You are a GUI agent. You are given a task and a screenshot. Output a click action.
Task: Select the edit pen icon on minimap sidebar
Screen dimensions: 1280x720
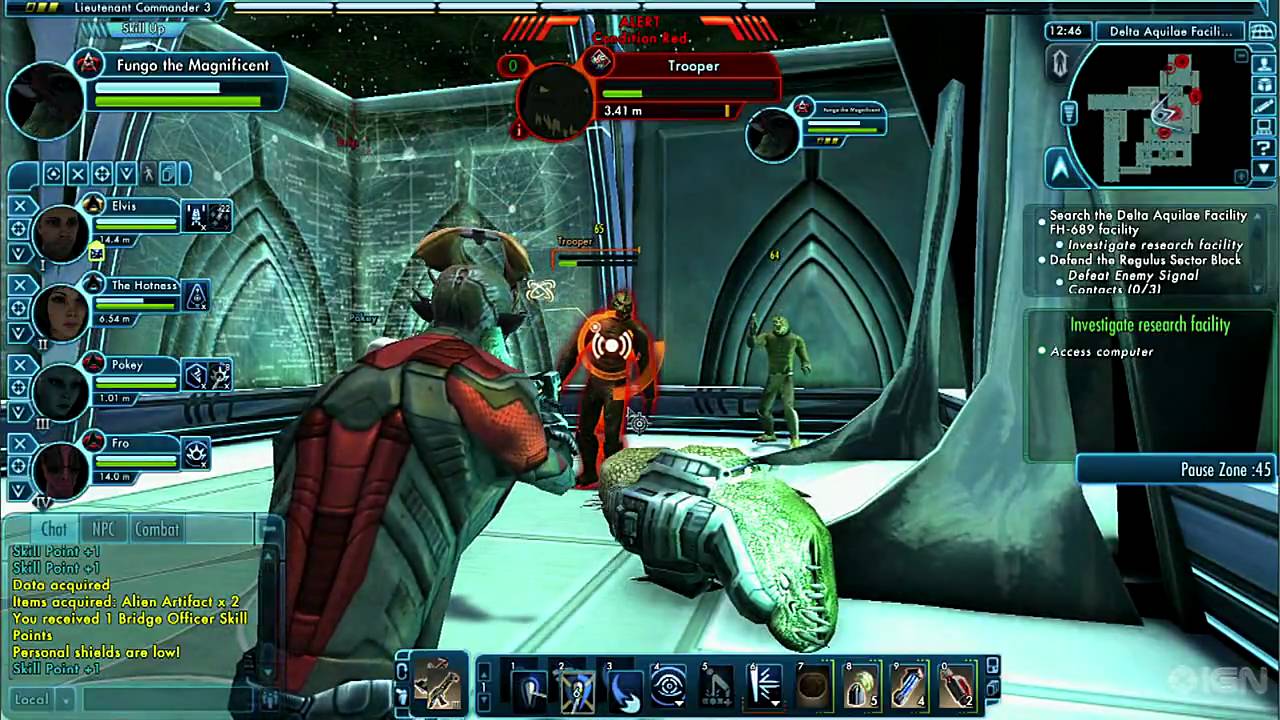(x=1264, y=105)
